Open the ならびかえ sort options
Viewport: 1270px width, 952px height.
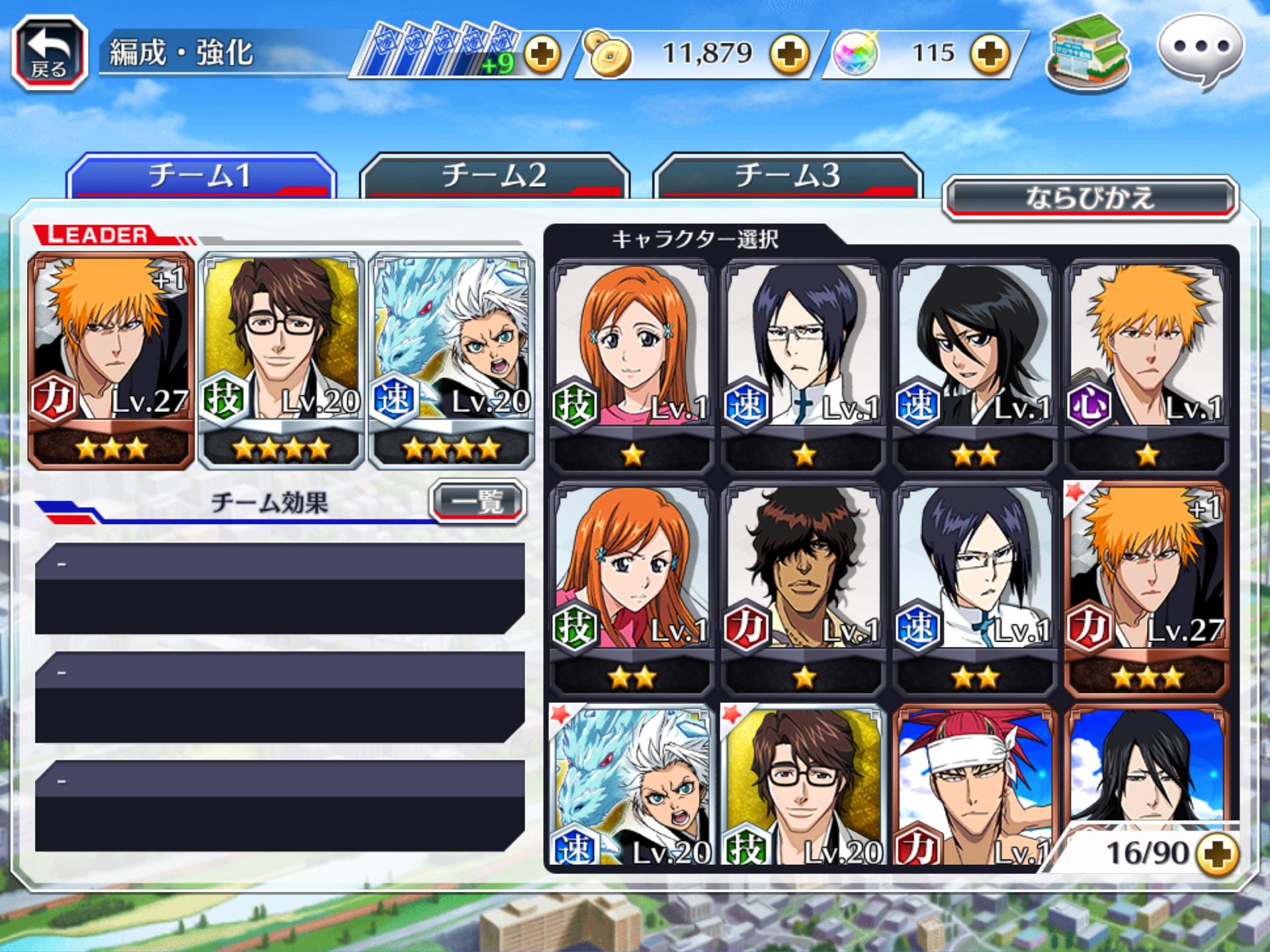coord(1089,198)
